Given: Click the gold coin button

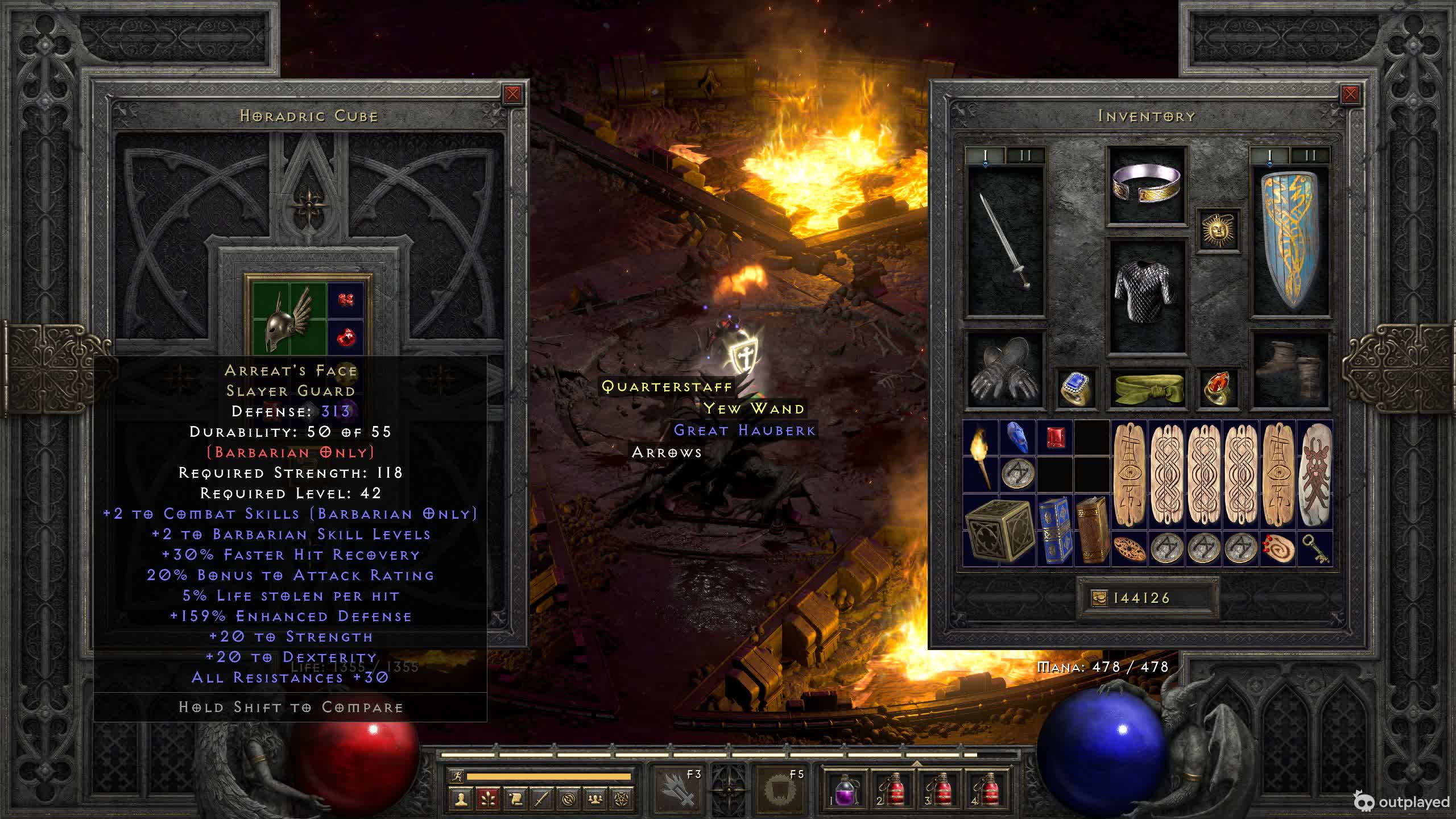Looking at the screenshot, I should point(1099,598).
